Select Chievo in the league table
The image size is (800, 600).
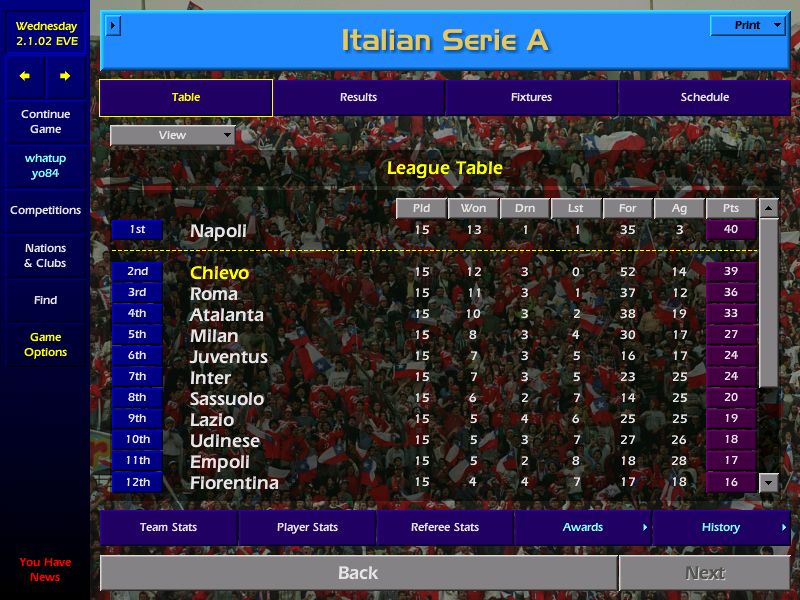coord(220,273)
